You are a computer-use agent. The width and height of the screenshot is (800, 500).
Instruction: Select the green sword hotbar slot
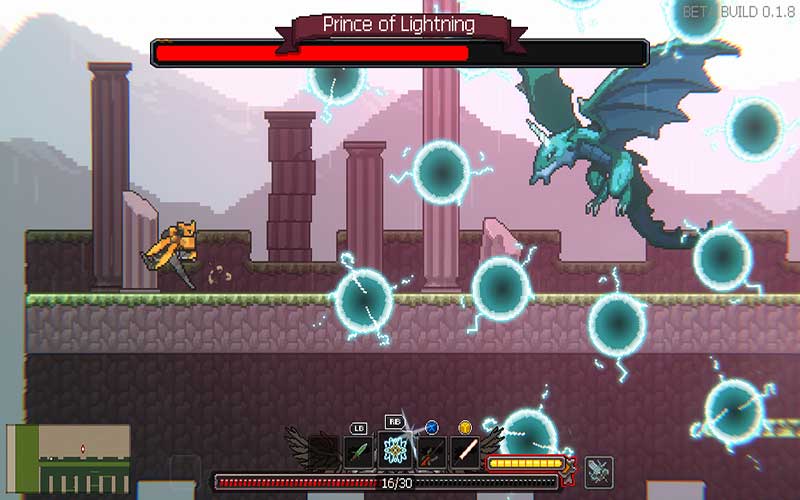click(358, 452)
